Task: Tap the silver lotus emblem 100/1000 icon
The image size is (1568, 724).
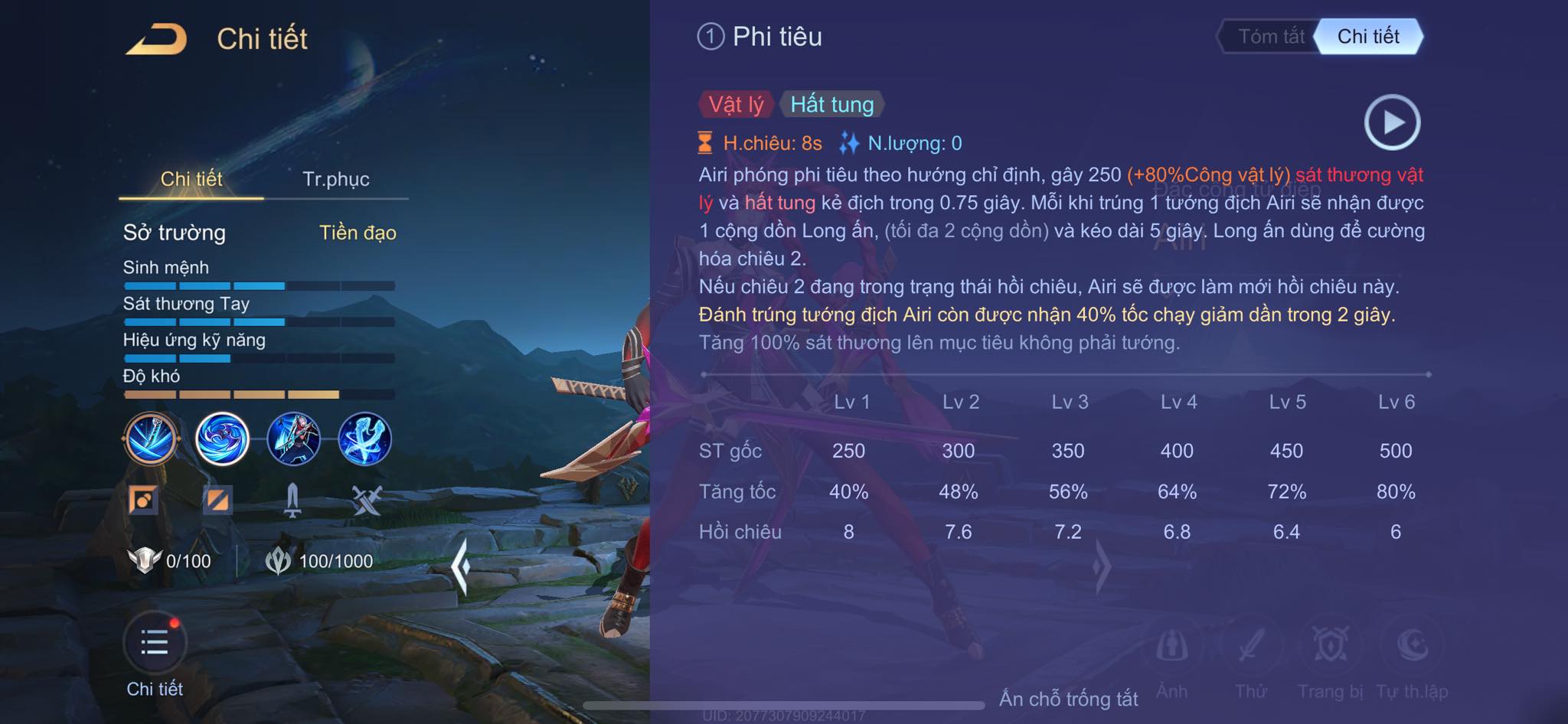Action: (278, 561)
